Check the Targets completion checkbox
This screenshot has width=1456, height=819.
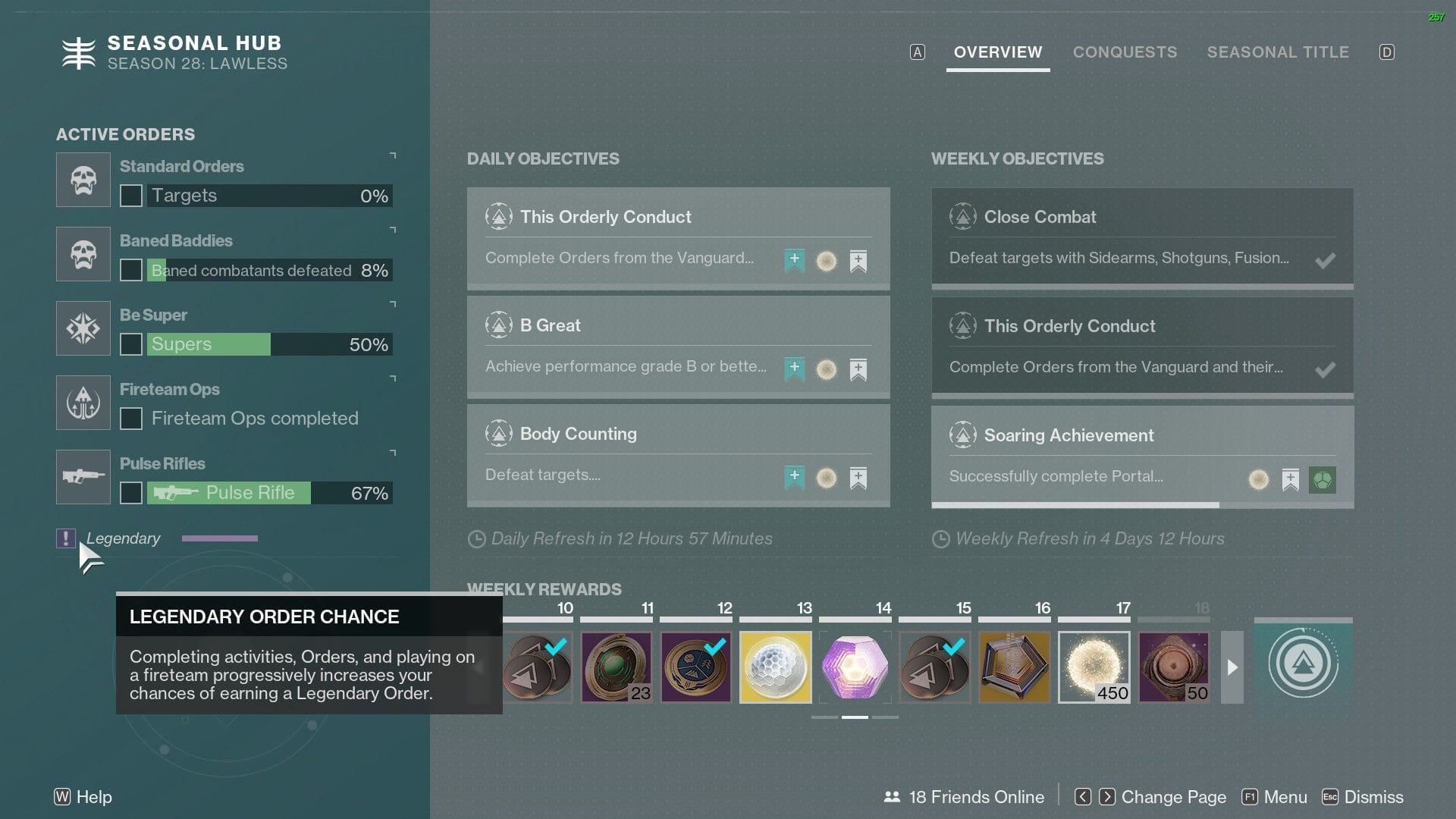[130, 196]
